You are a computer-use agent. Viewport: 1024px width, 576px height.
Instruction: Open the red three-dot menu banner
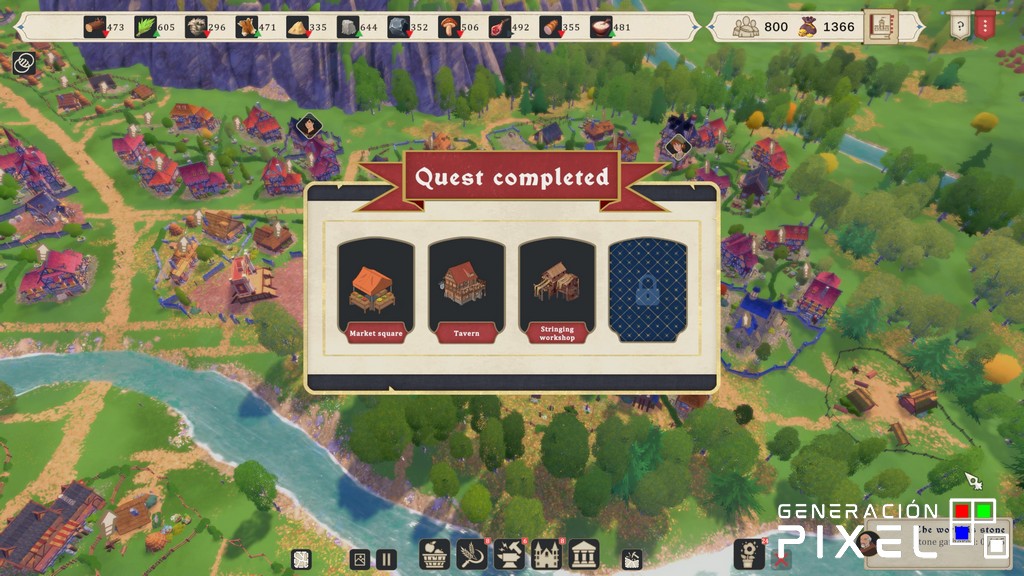985,25
